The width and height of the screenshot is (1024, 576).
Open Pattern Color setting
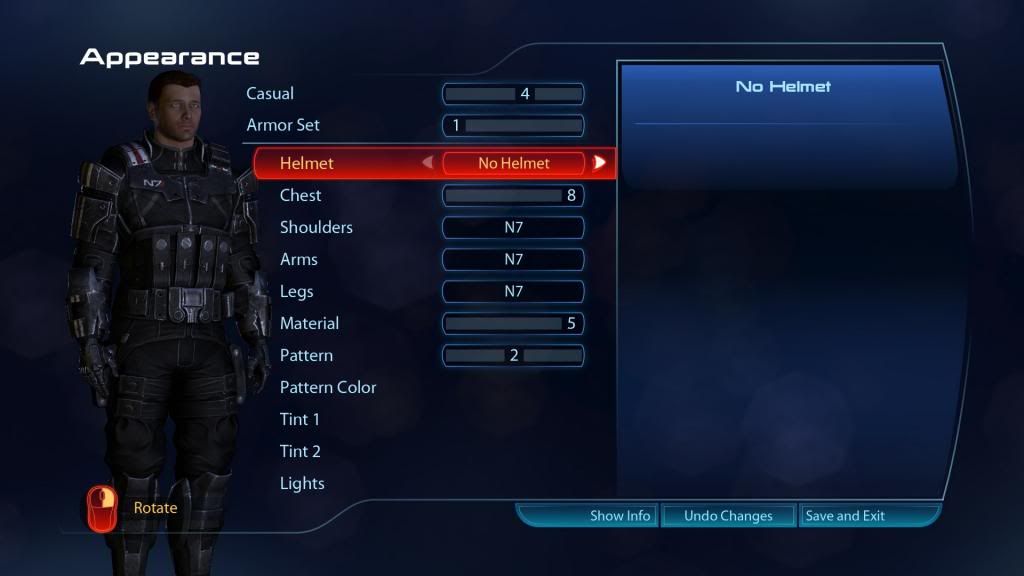(x=328, y=387)
